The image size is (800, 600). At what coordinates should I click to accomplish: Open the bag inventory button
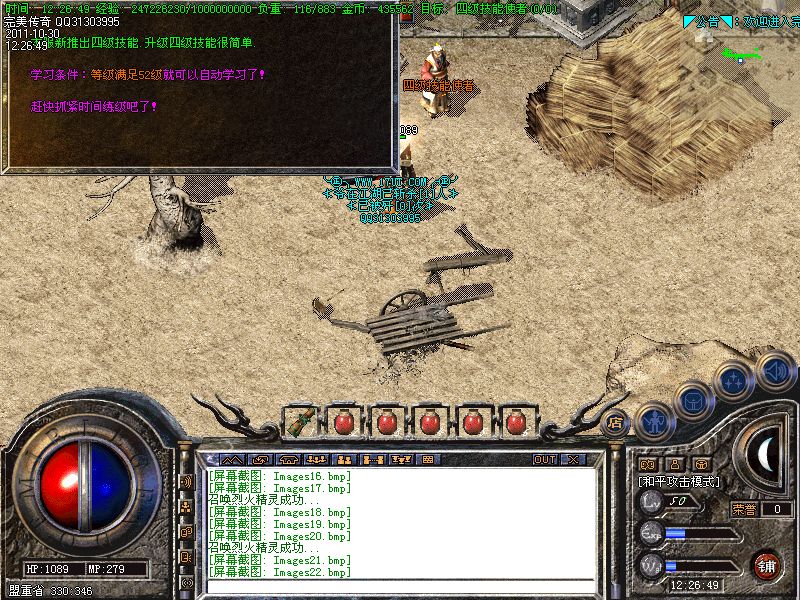tap(692, 402)
